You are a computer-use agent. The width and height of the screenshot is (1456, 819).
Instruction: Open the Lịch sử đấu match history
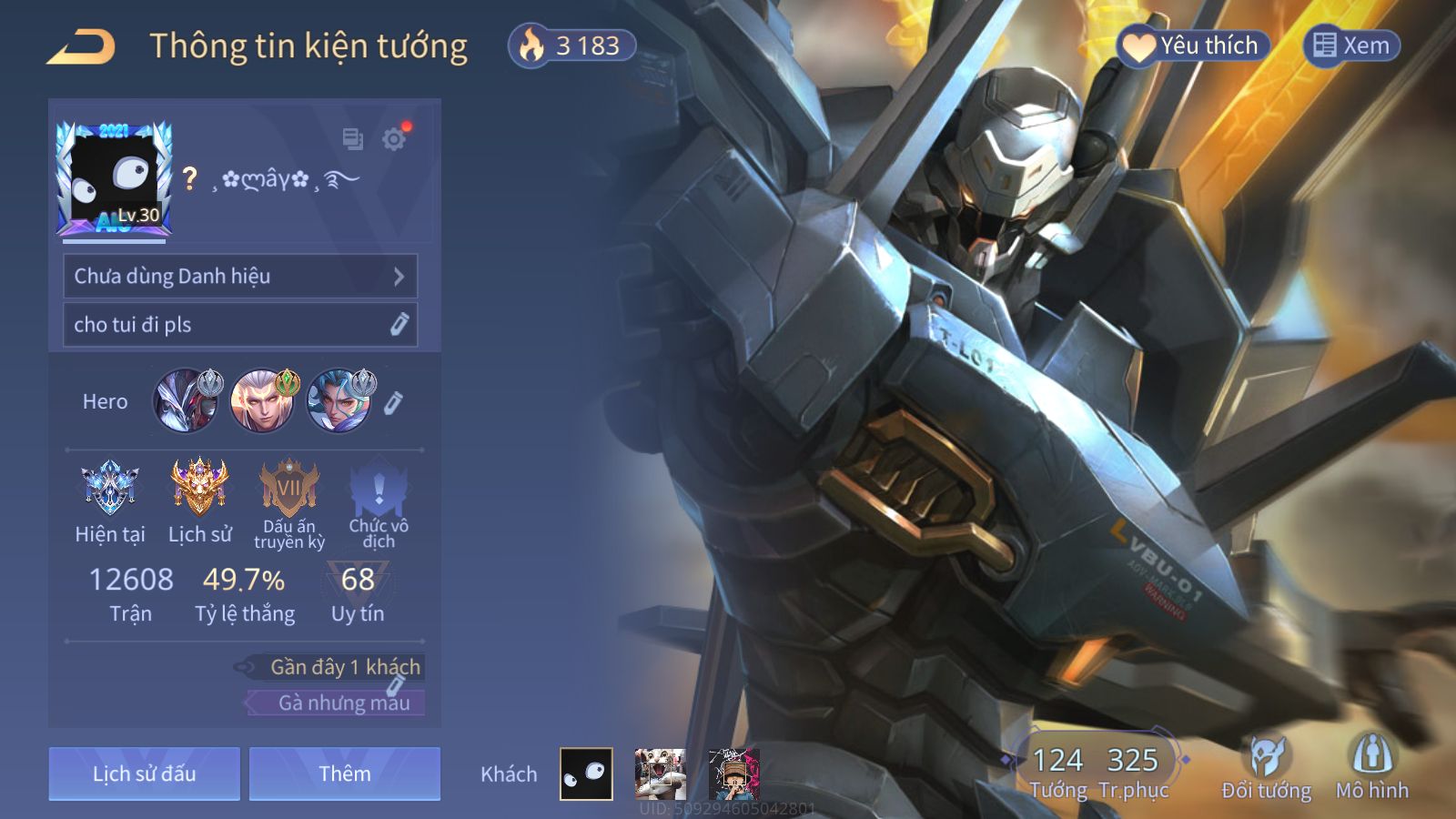(x=145, y=773)
